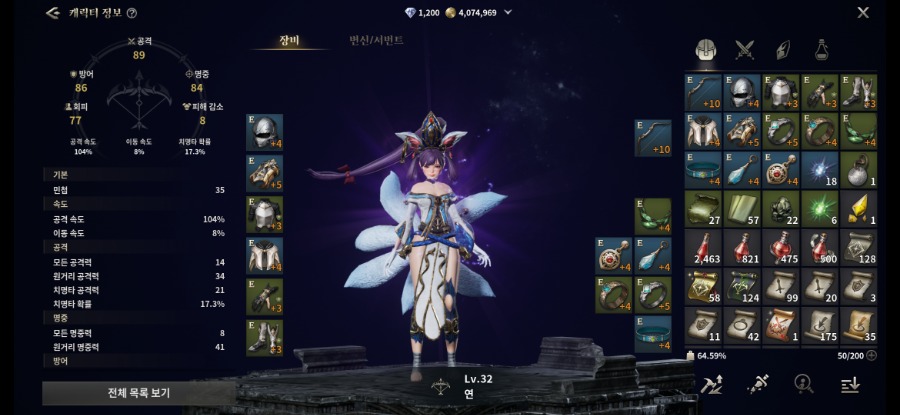Select the equipped boots slot beside the character

[264, 338]
